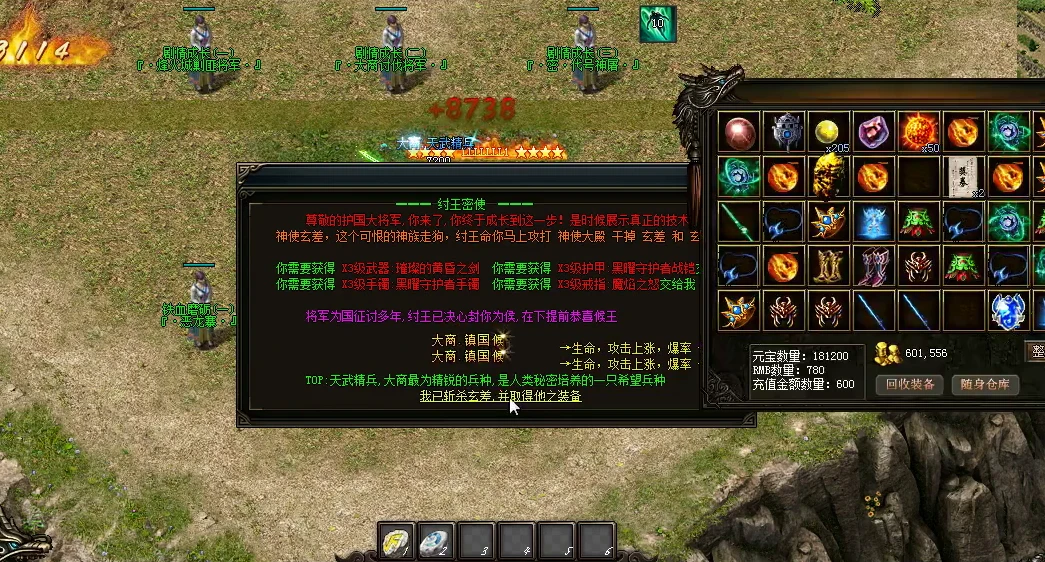
Task: Open the 随身仓库 portable warehouse
Action: coord(985,384)
